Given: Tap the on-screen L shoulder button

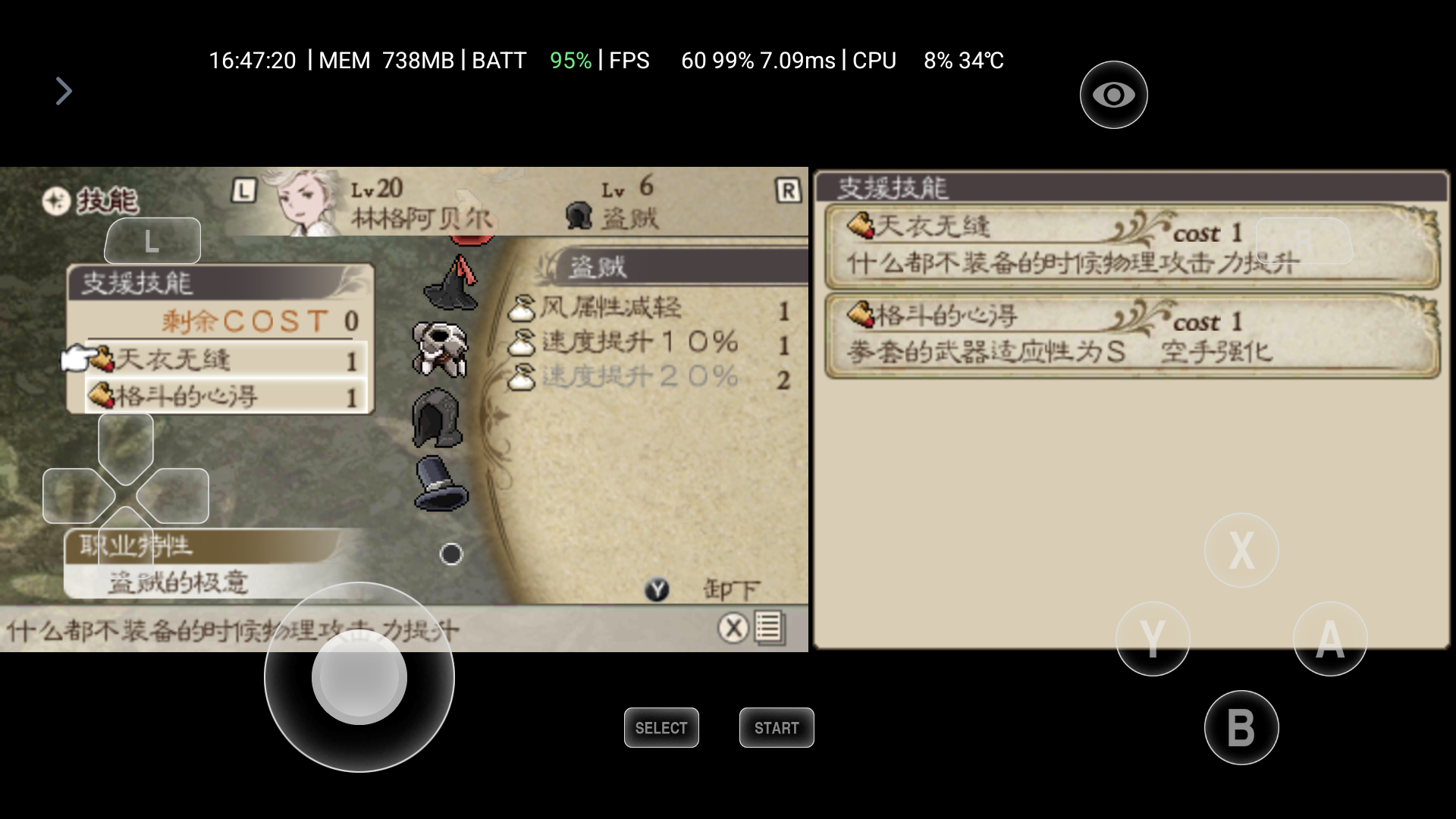Looking at the screenshot, I should pos(152,241).
